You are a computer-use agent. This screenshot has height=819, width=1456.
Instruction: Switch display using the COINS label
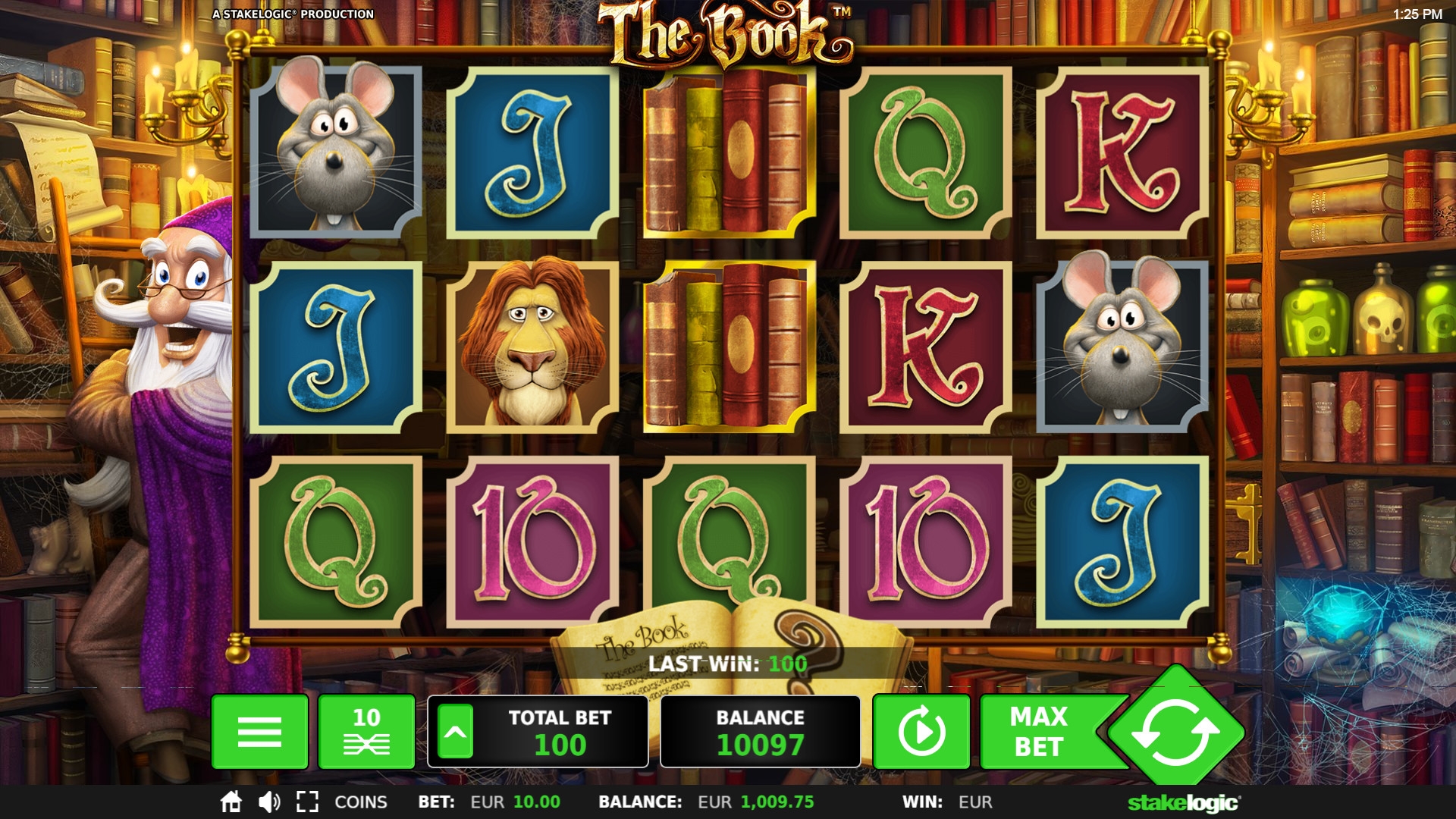click(361, 802)
